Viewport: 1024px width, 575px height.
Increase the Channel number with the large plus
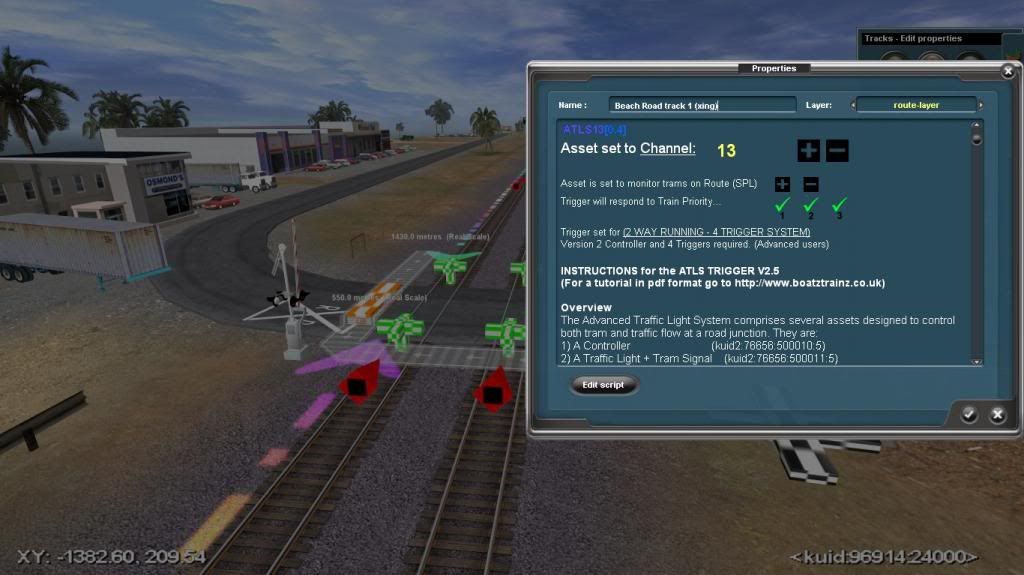tap(808, 151)
